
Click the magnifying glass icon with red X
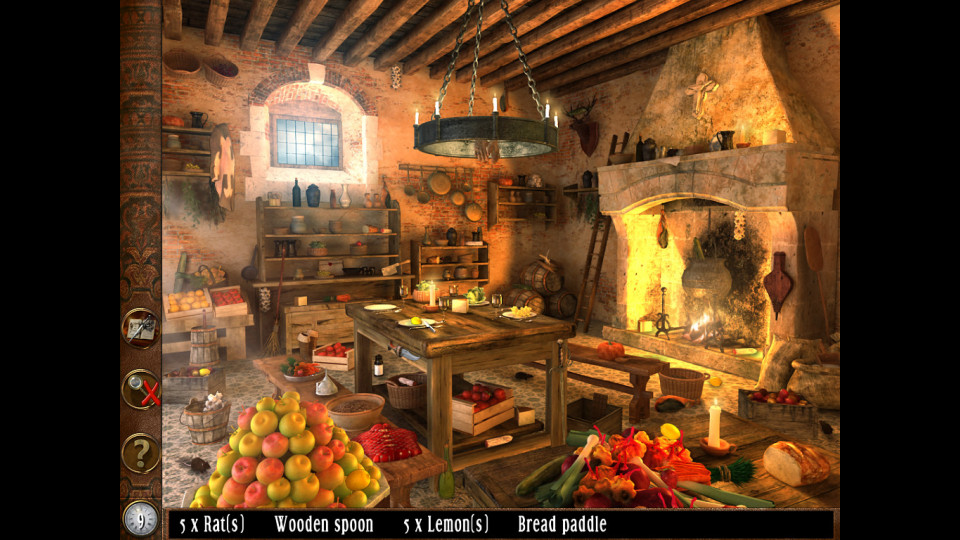(x=141, y=390)
